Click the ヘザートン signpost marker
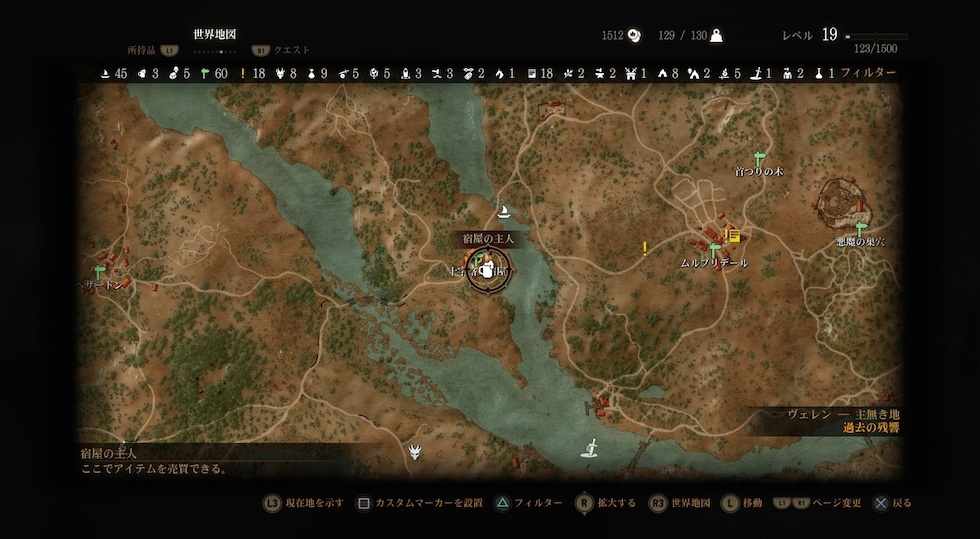Viewport: 980px width, 539px height. tap(100, 271)
